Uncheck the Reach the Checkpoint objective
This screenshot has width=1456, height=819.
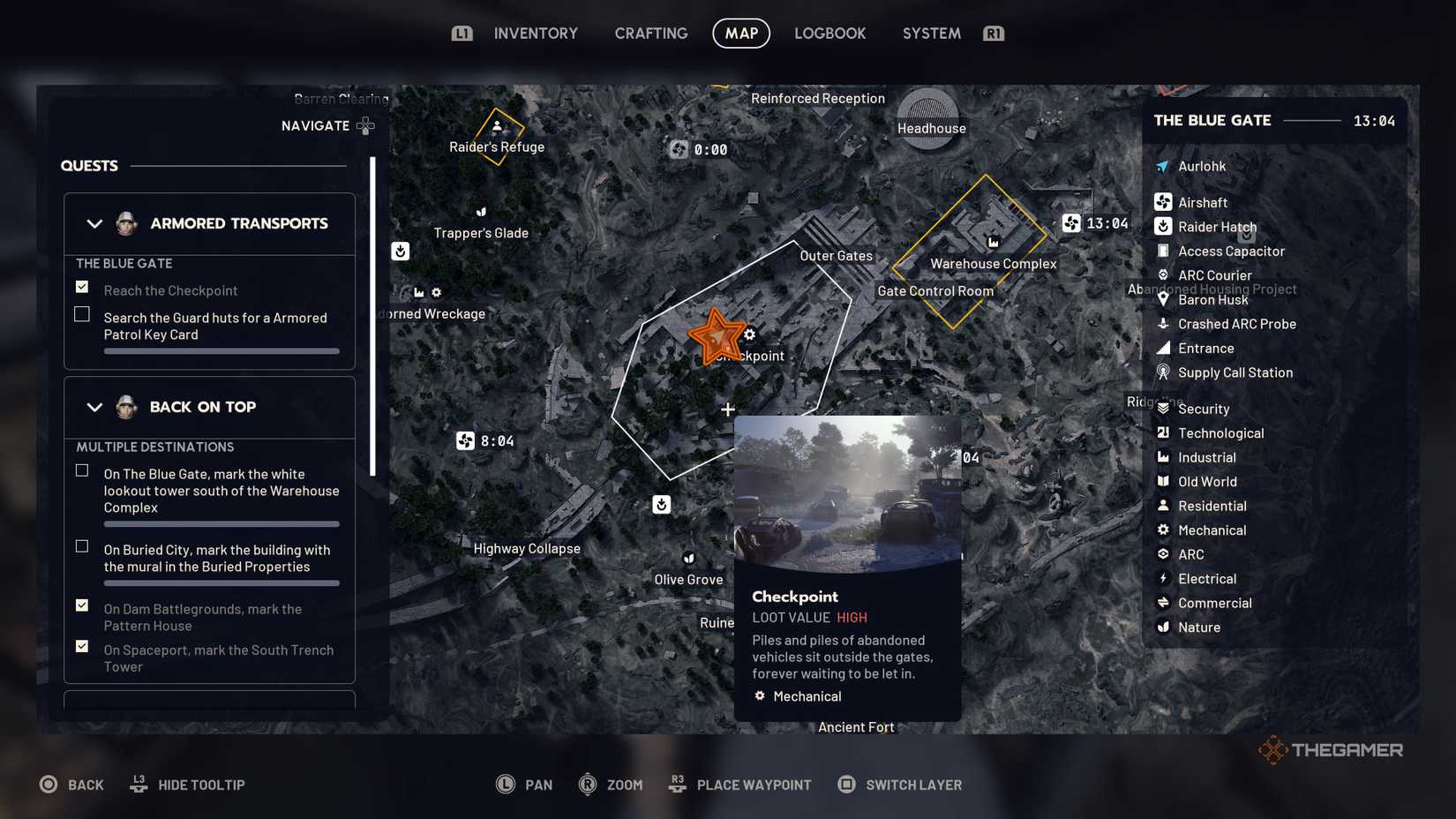tap(81, 286)
